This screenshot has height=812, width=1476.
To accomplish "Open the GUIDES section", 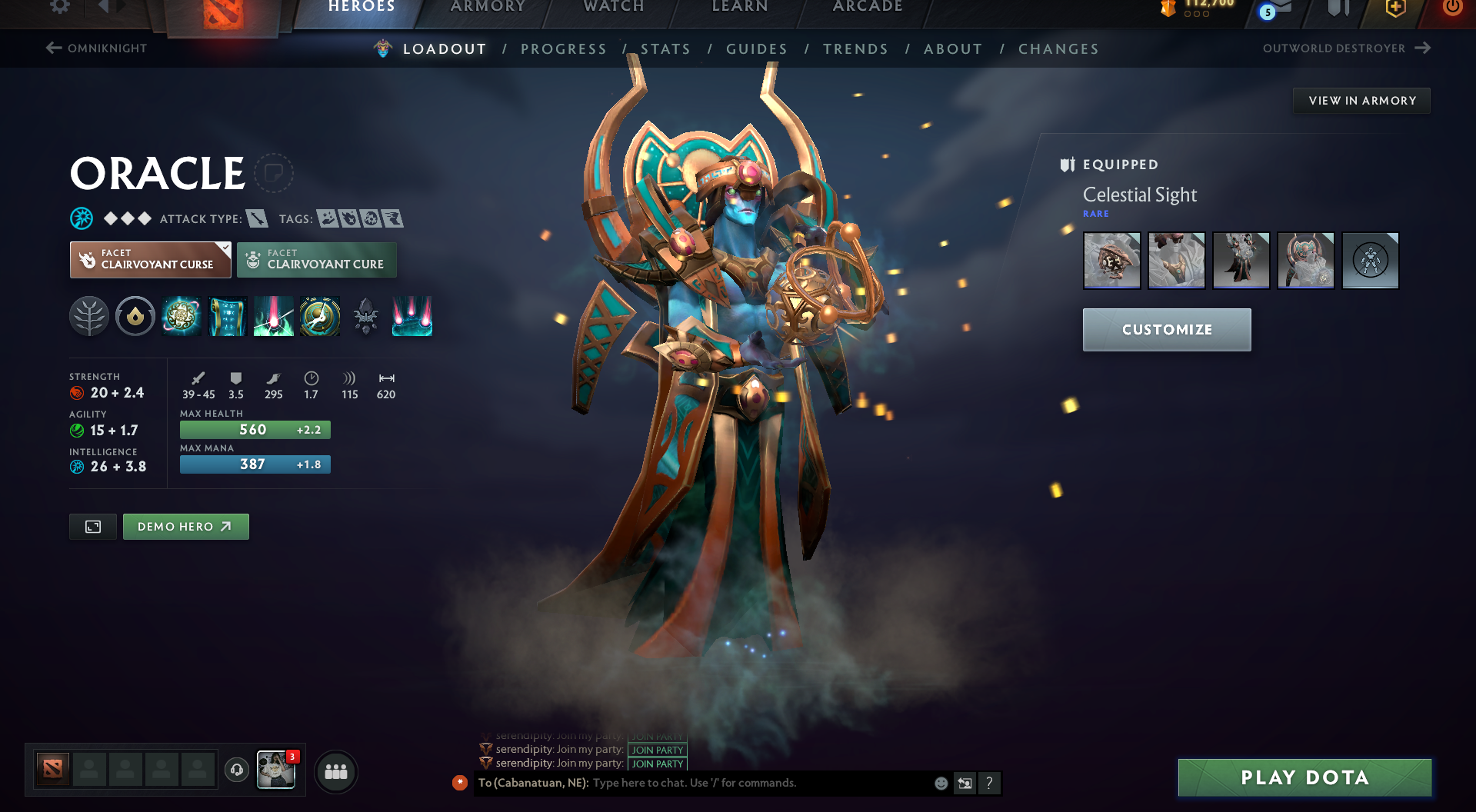I will (756, 48).
